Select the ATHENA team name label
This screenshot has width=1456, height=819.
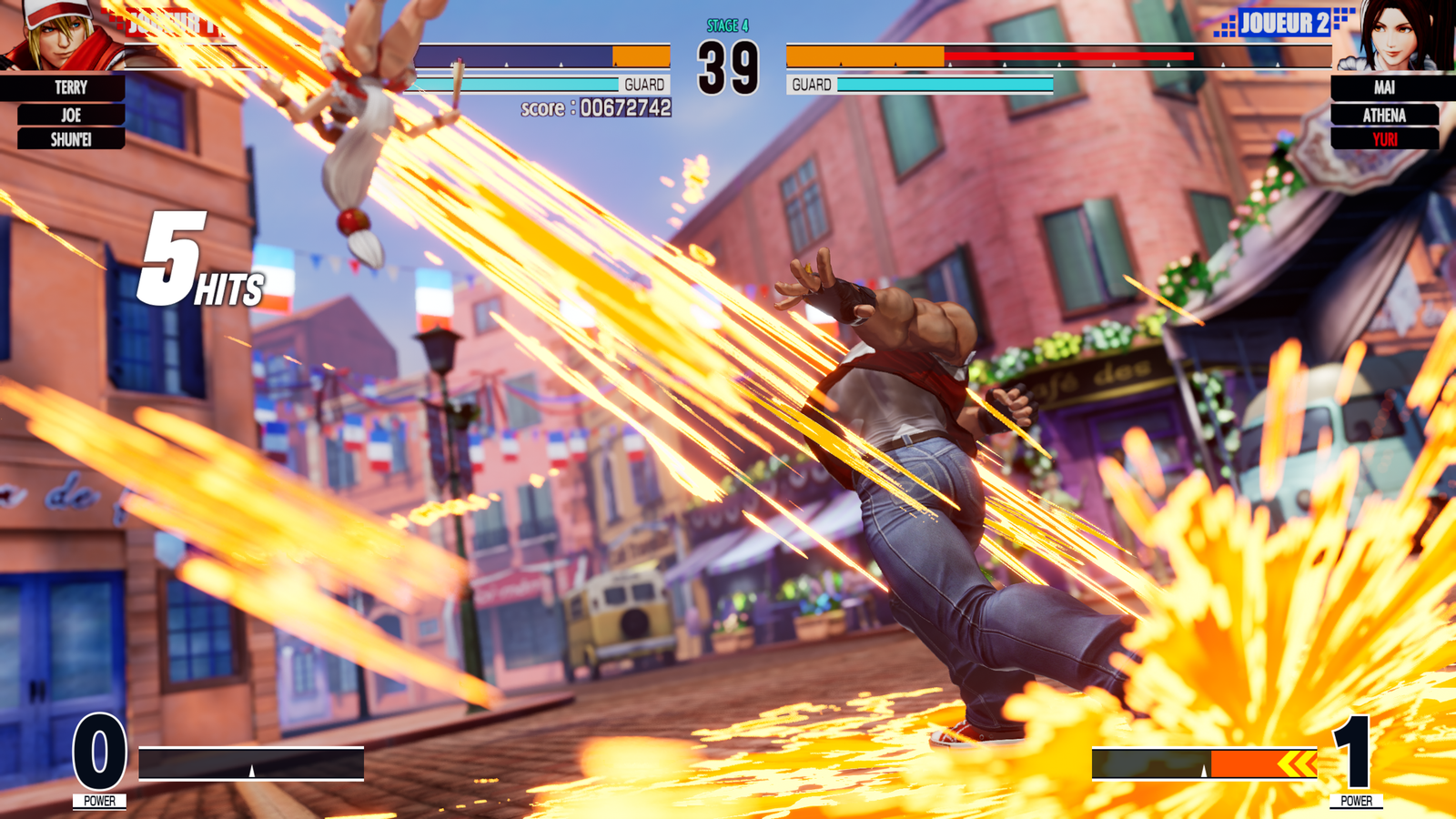click(1384, 115)
